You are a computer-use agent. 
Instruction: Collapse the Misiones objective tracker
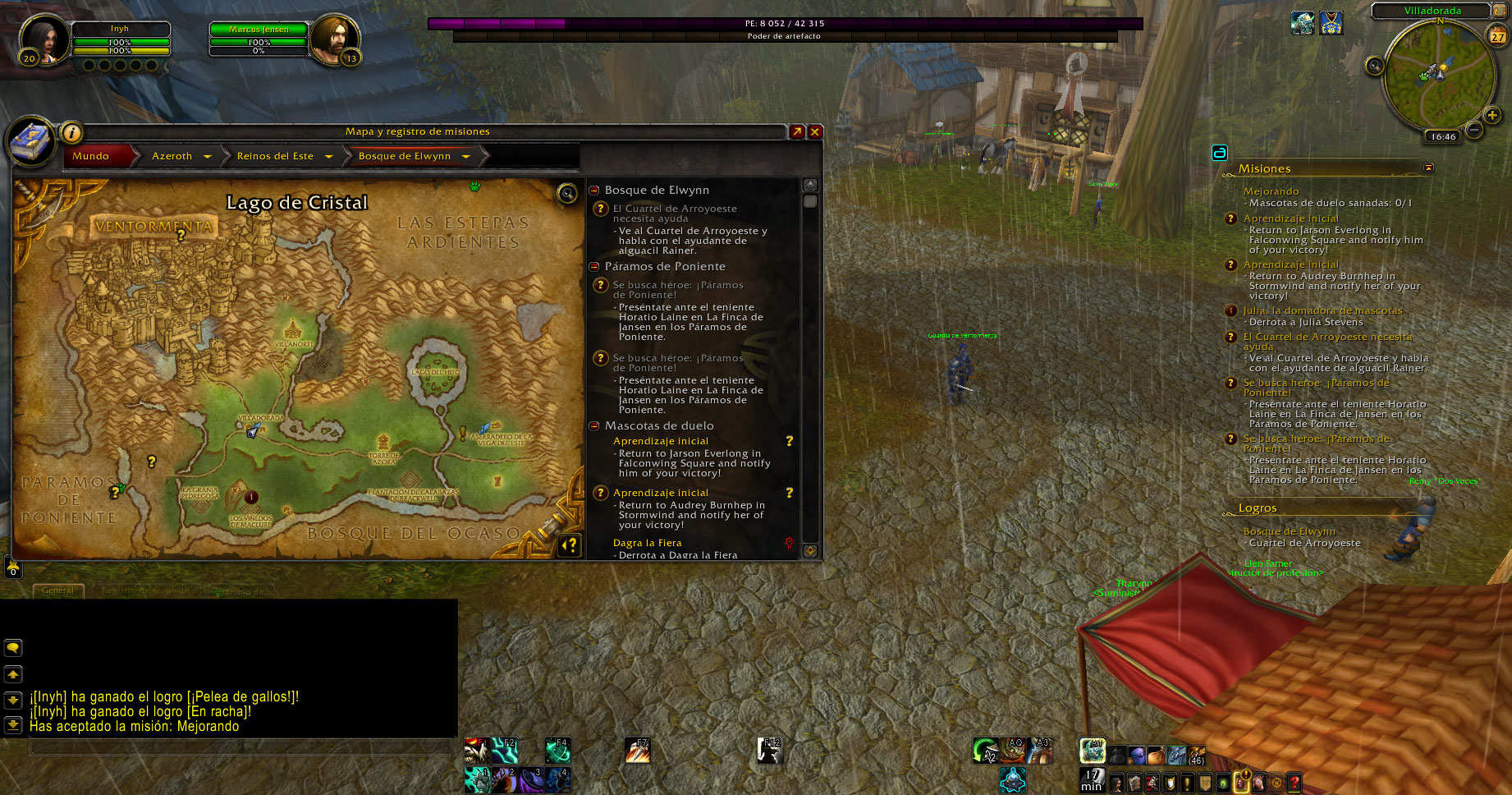[1428, 168]
